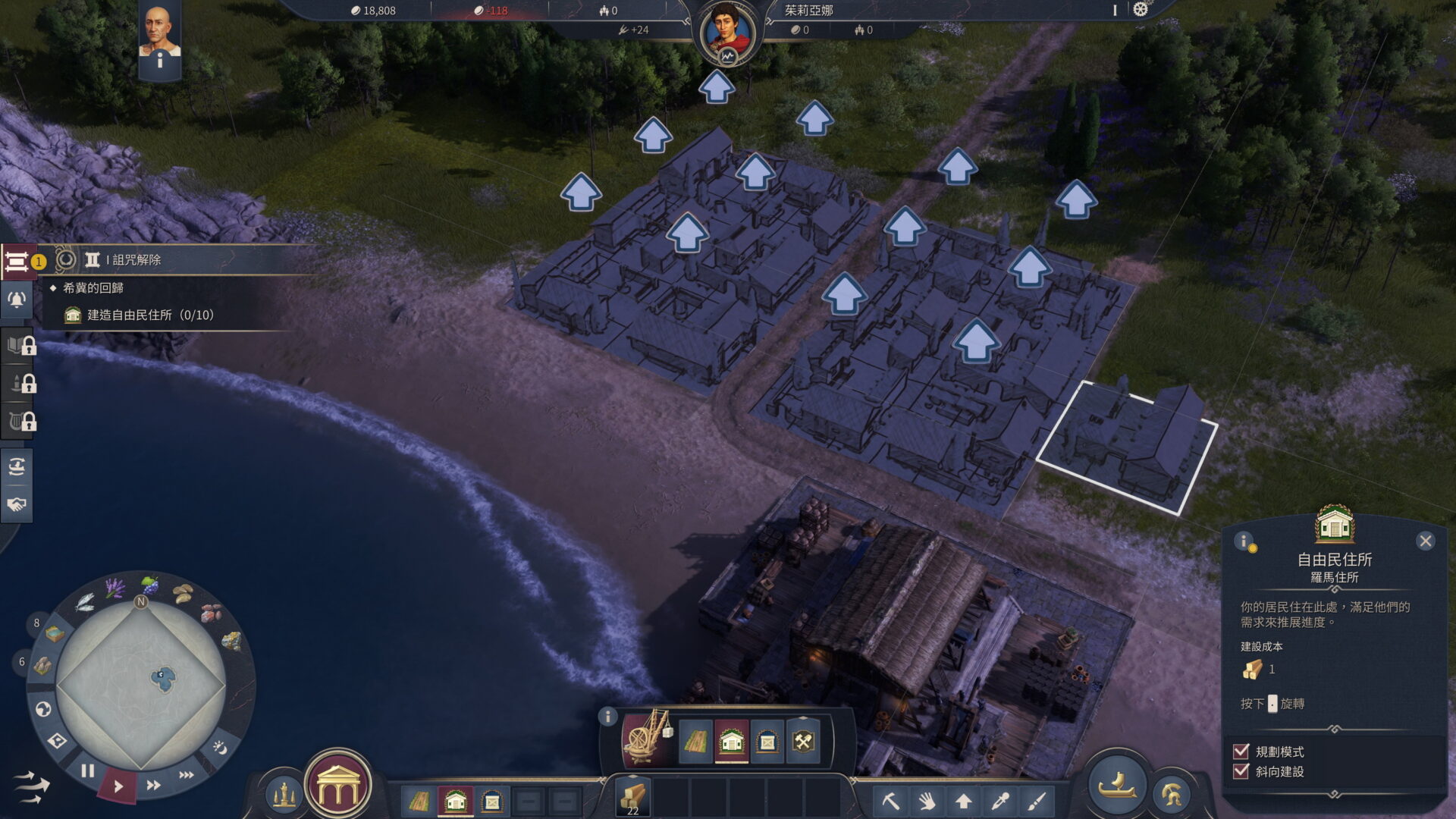The height and width of the screenshot is (819, 1456).
Task: Set game speed to triple fast-forward
Action: coord(186,775)
